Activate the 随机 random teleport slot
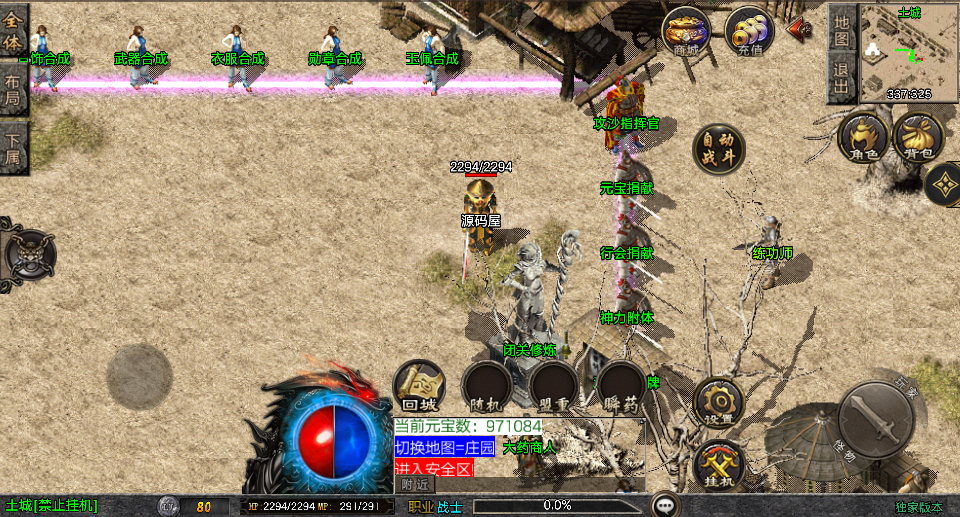Viewport: 960px width, 517px height. (486, 386)
